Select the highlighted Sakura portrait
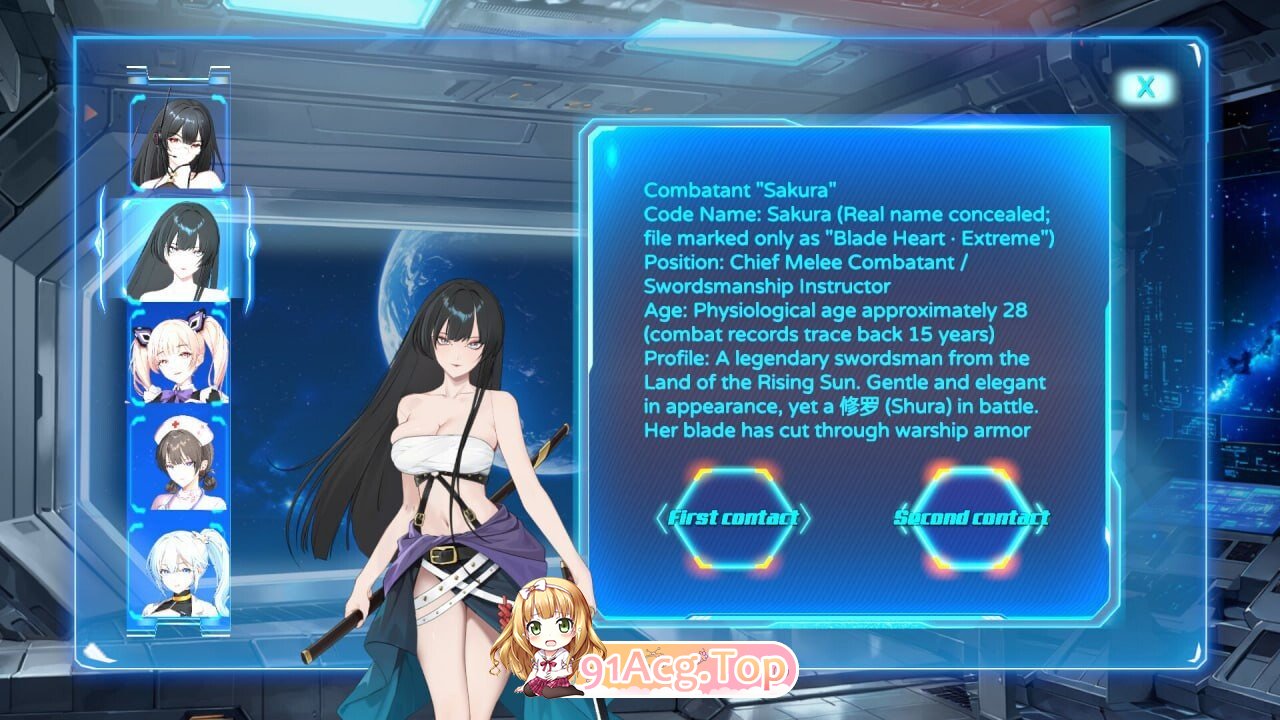 click(x=178, y=249)
